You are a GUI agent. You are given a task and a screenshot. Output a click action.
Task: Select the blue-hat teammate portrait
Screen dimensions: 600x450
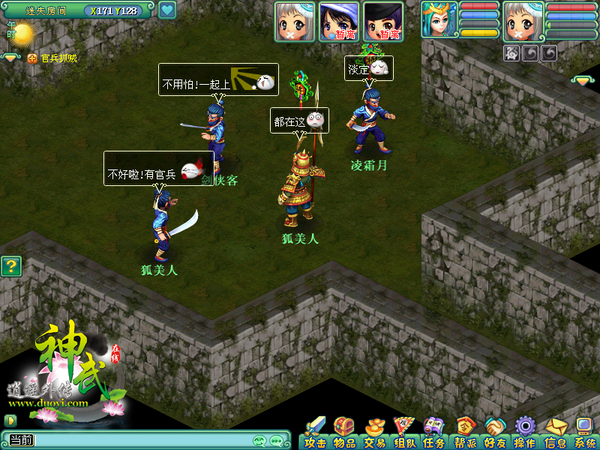(x=339, y=21)
